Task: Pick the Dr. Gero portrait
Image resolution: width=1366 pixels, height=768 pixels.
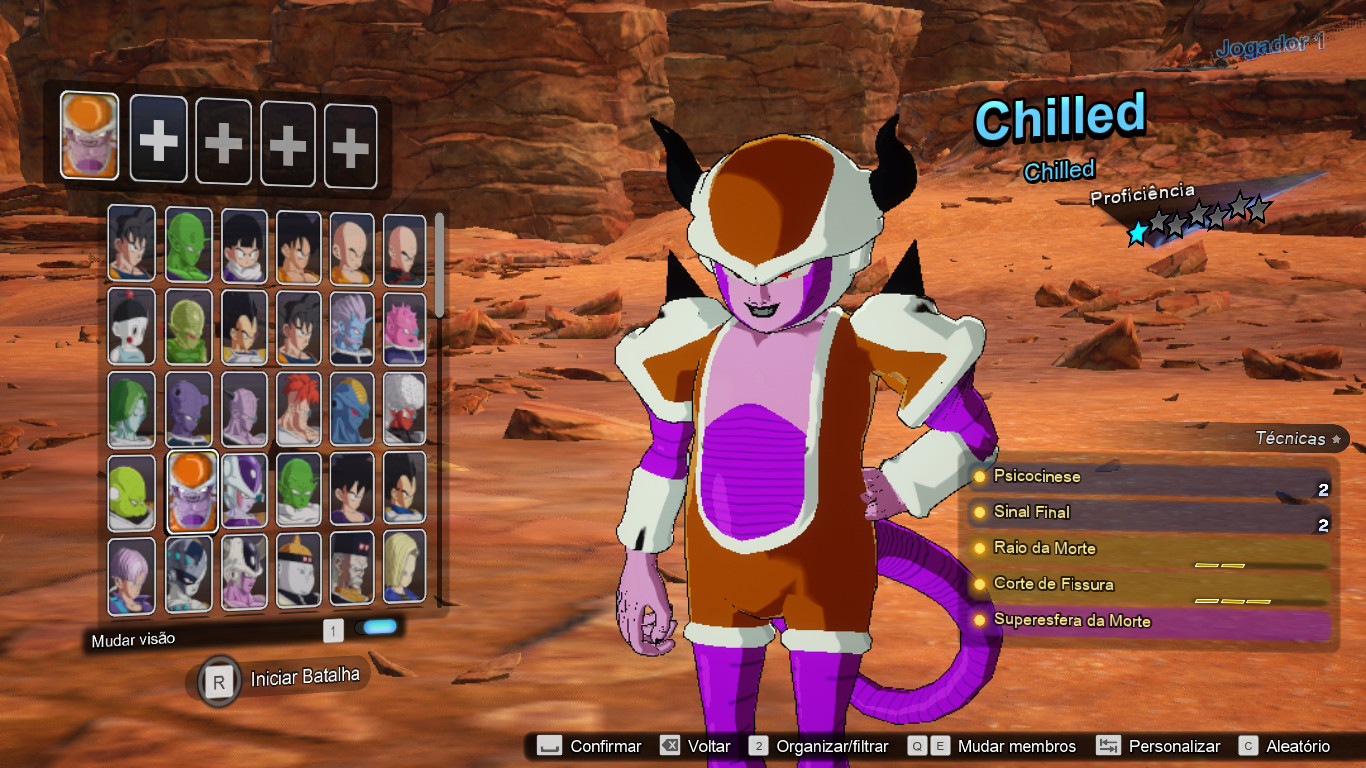Action: [x=351, y=573]
